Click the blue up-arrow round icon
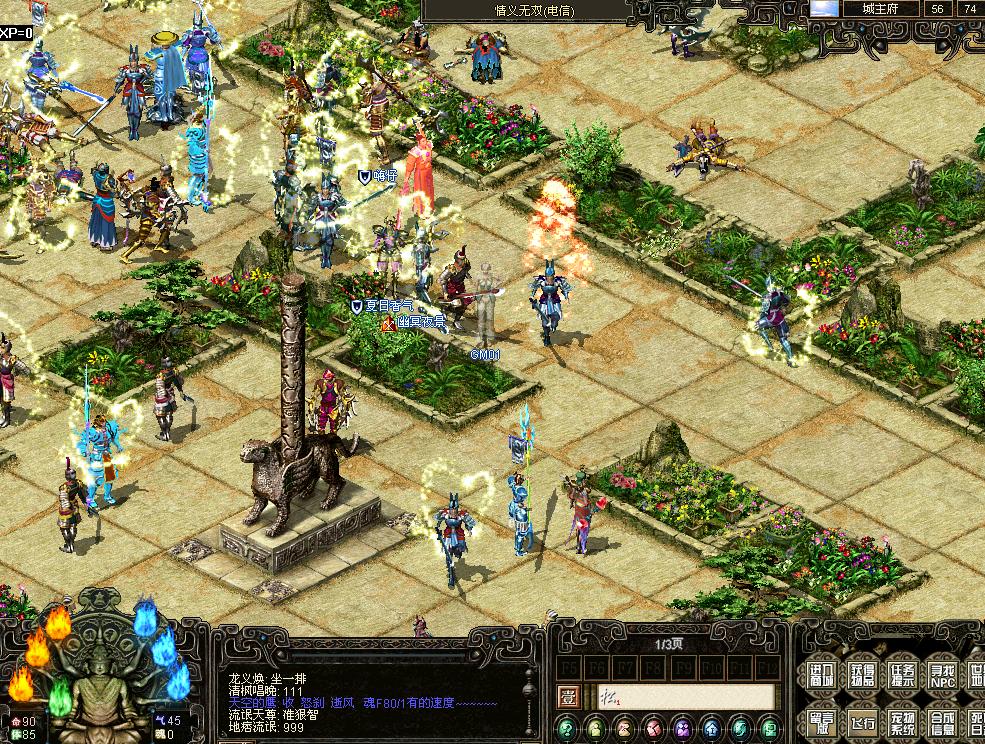The image size is (985, 744). (x=711, y=728)
